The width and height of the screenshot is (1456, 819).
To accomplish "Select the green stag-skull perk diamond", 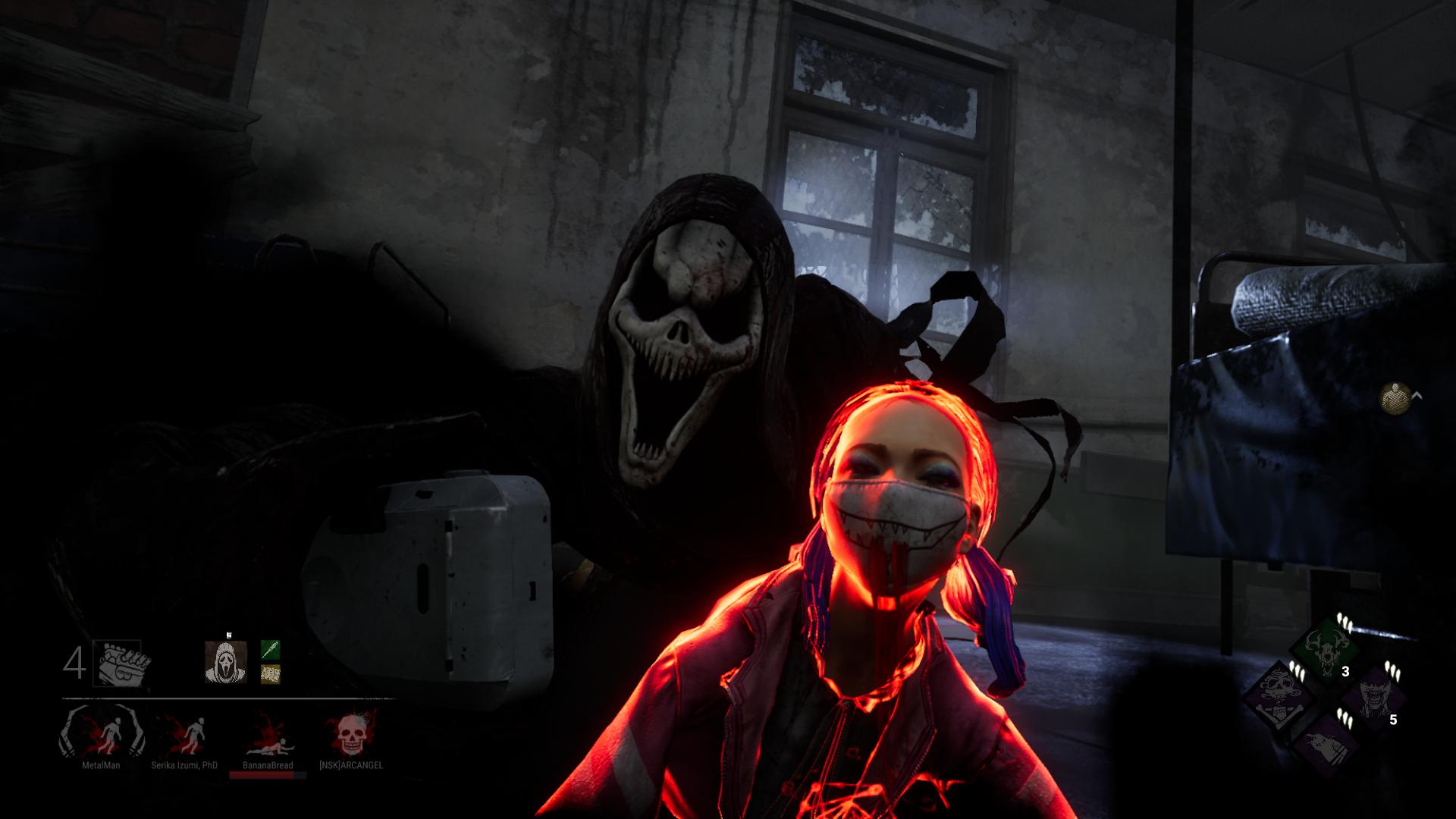I will 1323,651.
